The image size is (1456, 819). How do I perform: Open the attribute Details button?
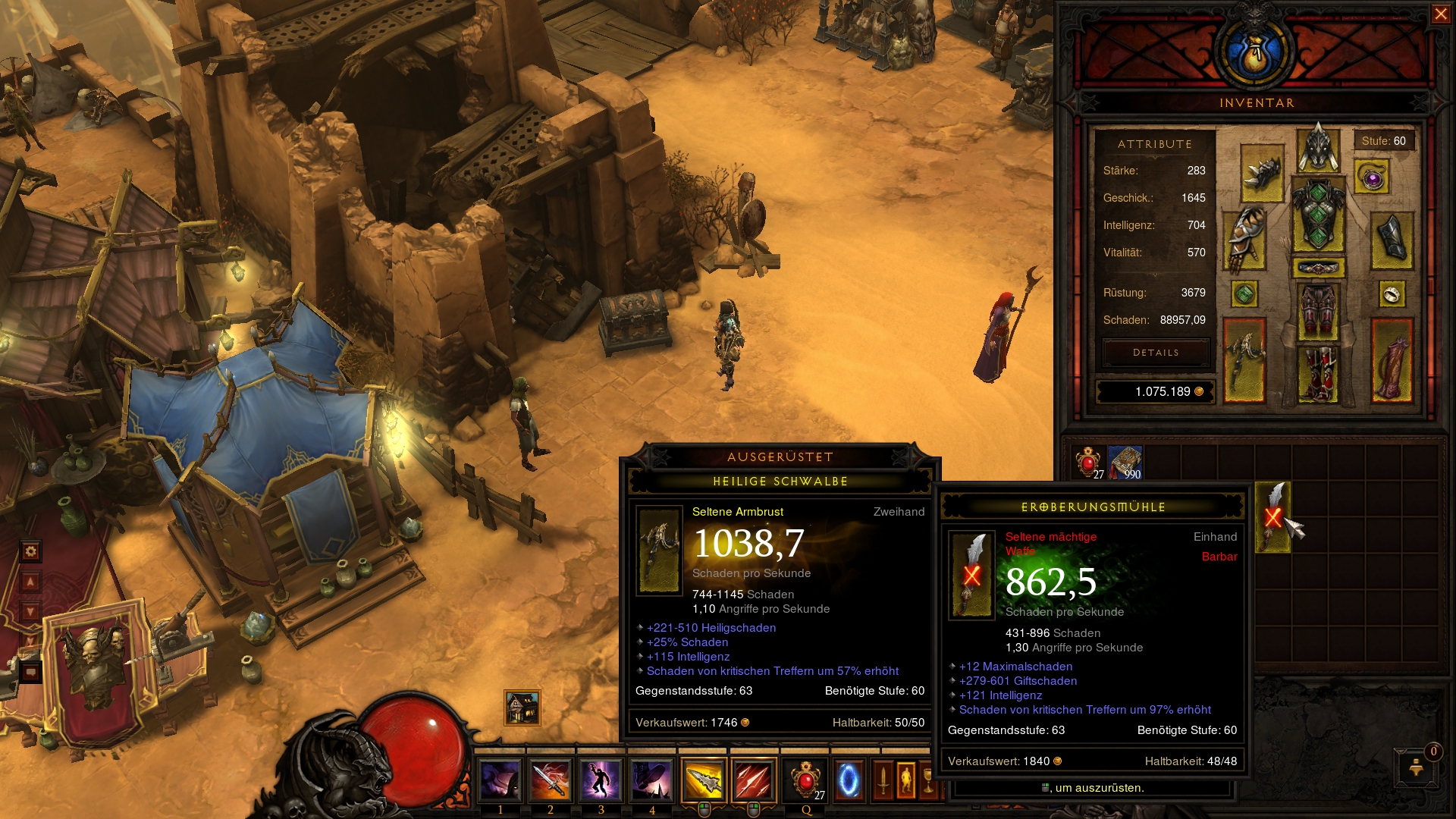[1156, 353]
